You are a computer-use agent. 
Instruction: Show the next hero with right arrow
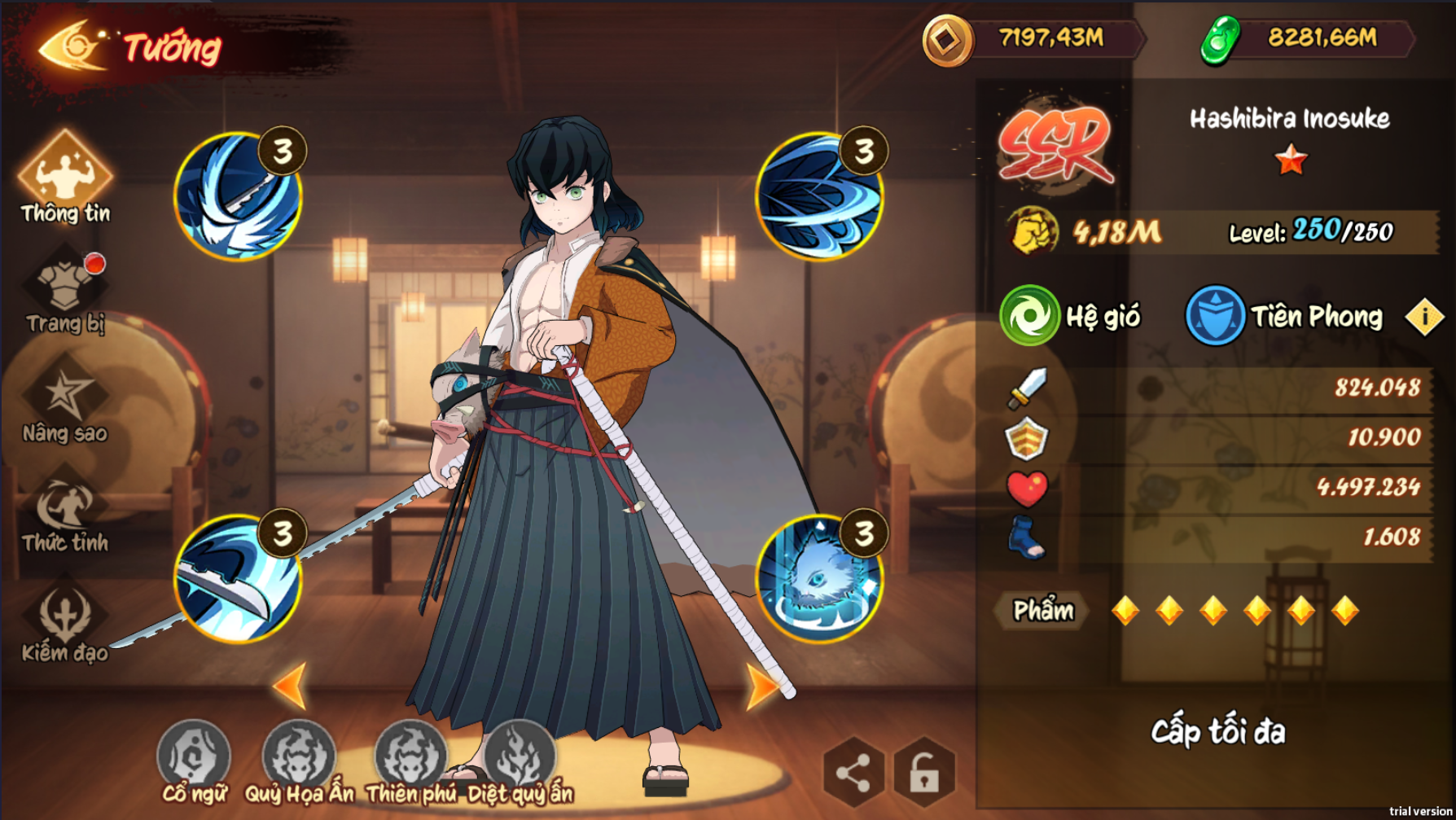(762, 686)
